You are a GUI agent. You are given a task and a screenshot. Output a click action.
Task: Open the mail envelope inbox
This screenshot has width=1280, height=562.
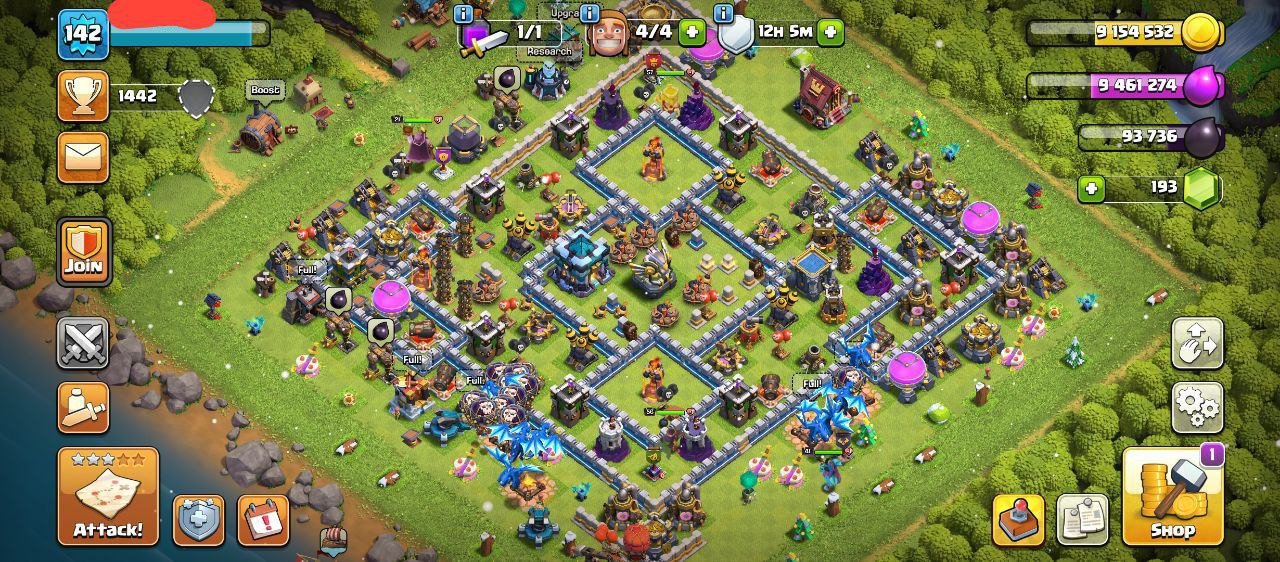pyautogui.click(x=83, y=157)
